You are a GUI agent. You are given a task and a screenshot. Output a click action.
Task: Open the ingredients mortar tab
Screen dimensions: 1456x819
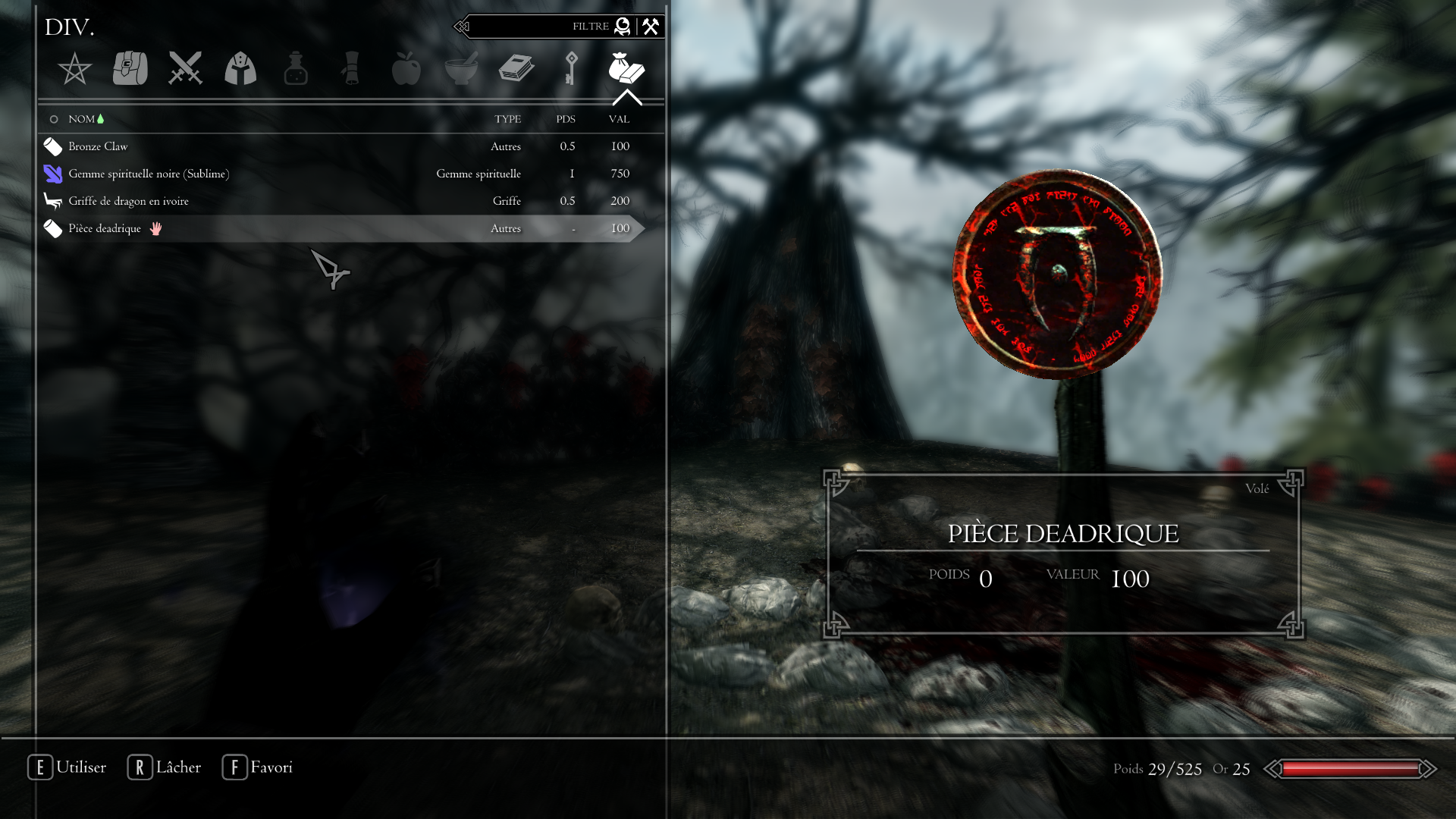[x=461, y=68]
